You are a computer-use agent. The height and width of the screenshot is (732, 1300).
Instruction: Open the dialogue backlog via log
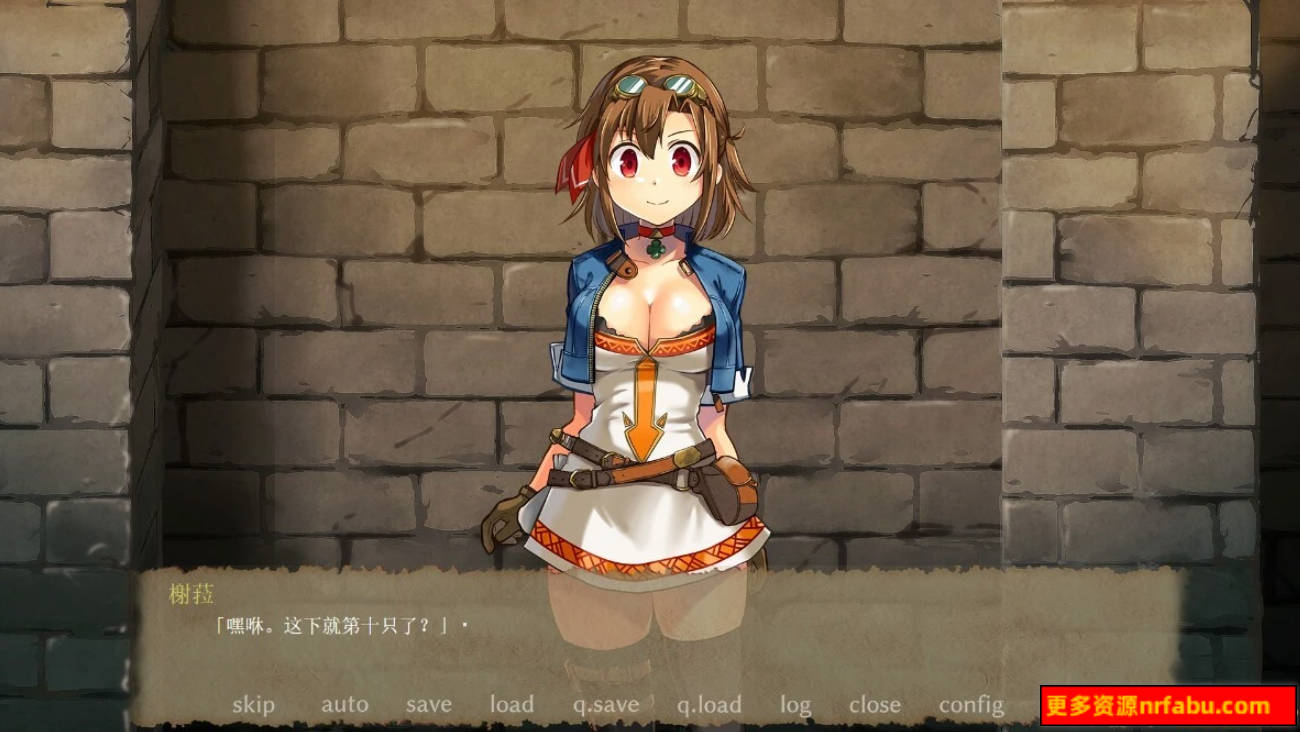point(795,704)
